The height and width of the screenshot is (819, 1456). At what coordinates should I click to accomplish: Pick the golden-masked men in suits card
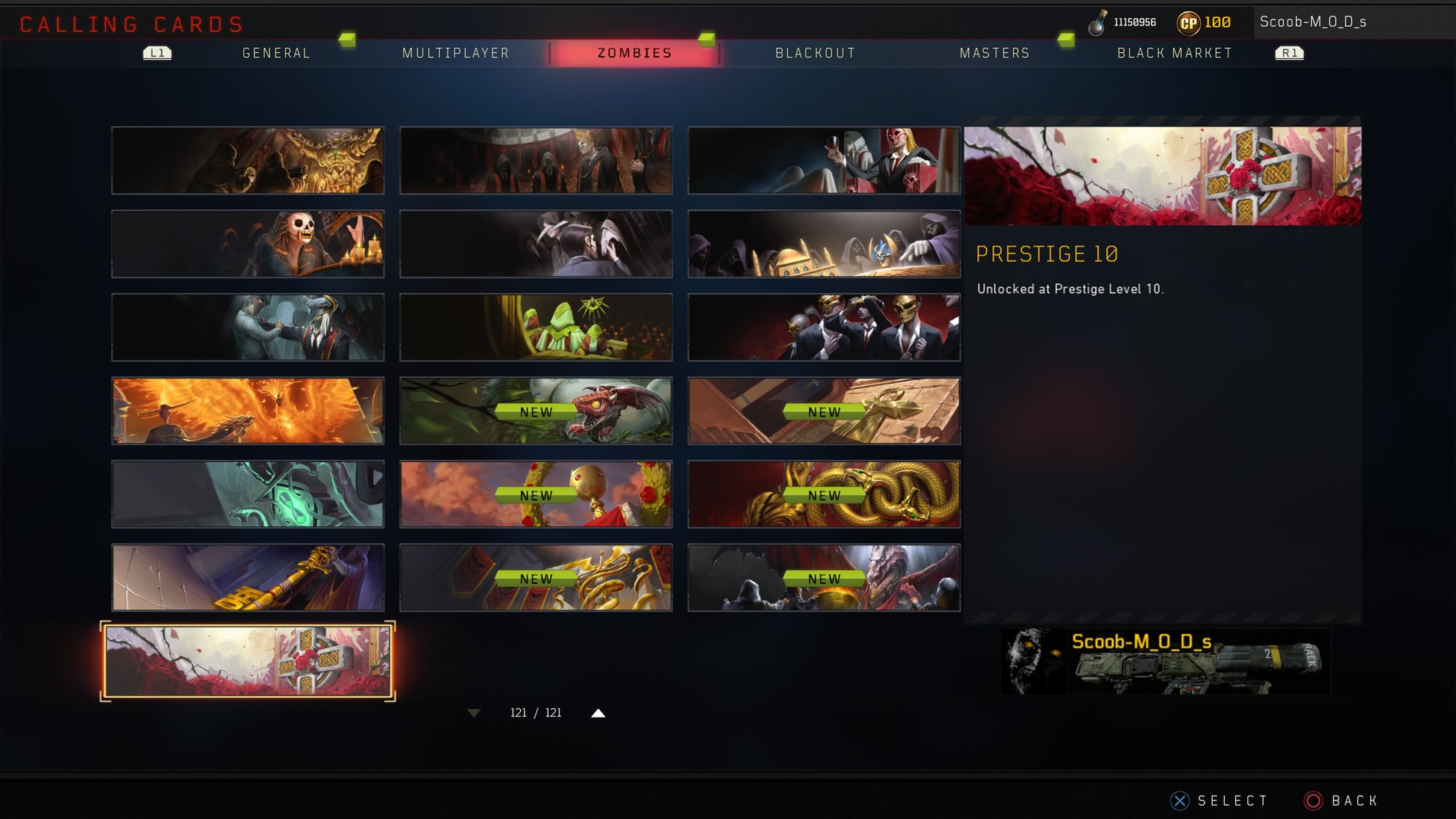pyautogui.click(x=824, y=328)
